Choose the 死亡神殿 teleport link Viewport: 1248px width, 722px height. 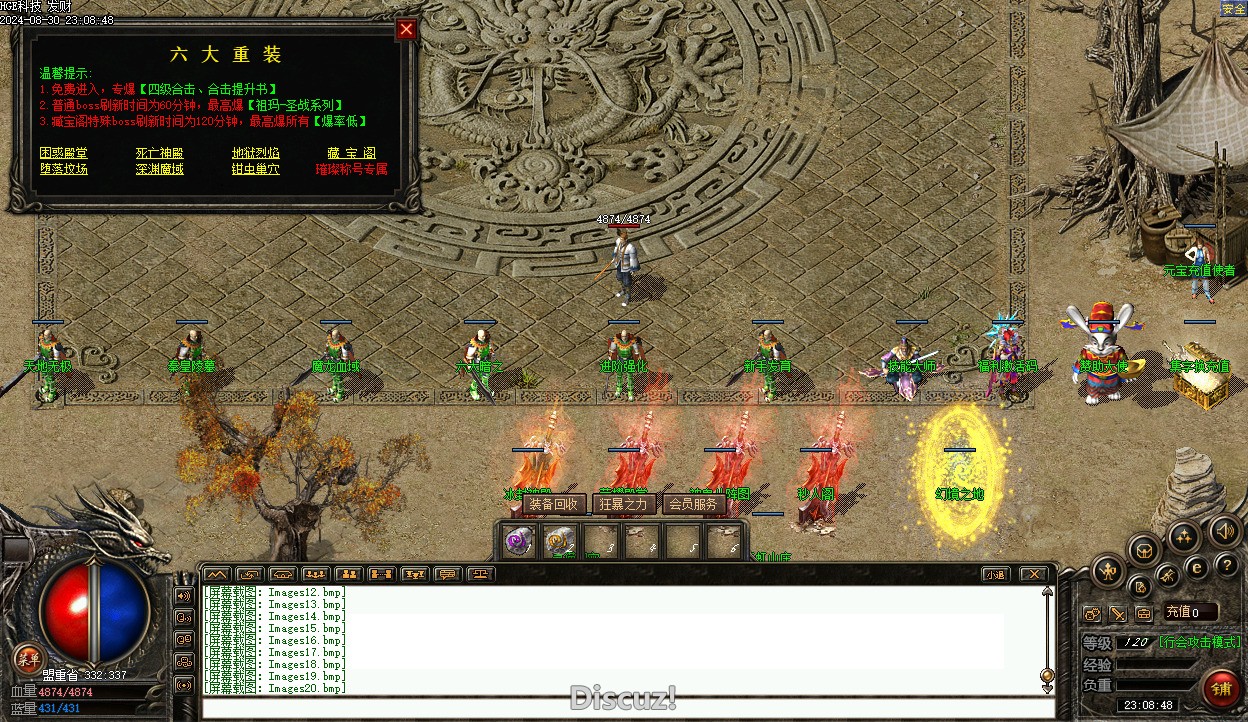(x=159, y=153)
